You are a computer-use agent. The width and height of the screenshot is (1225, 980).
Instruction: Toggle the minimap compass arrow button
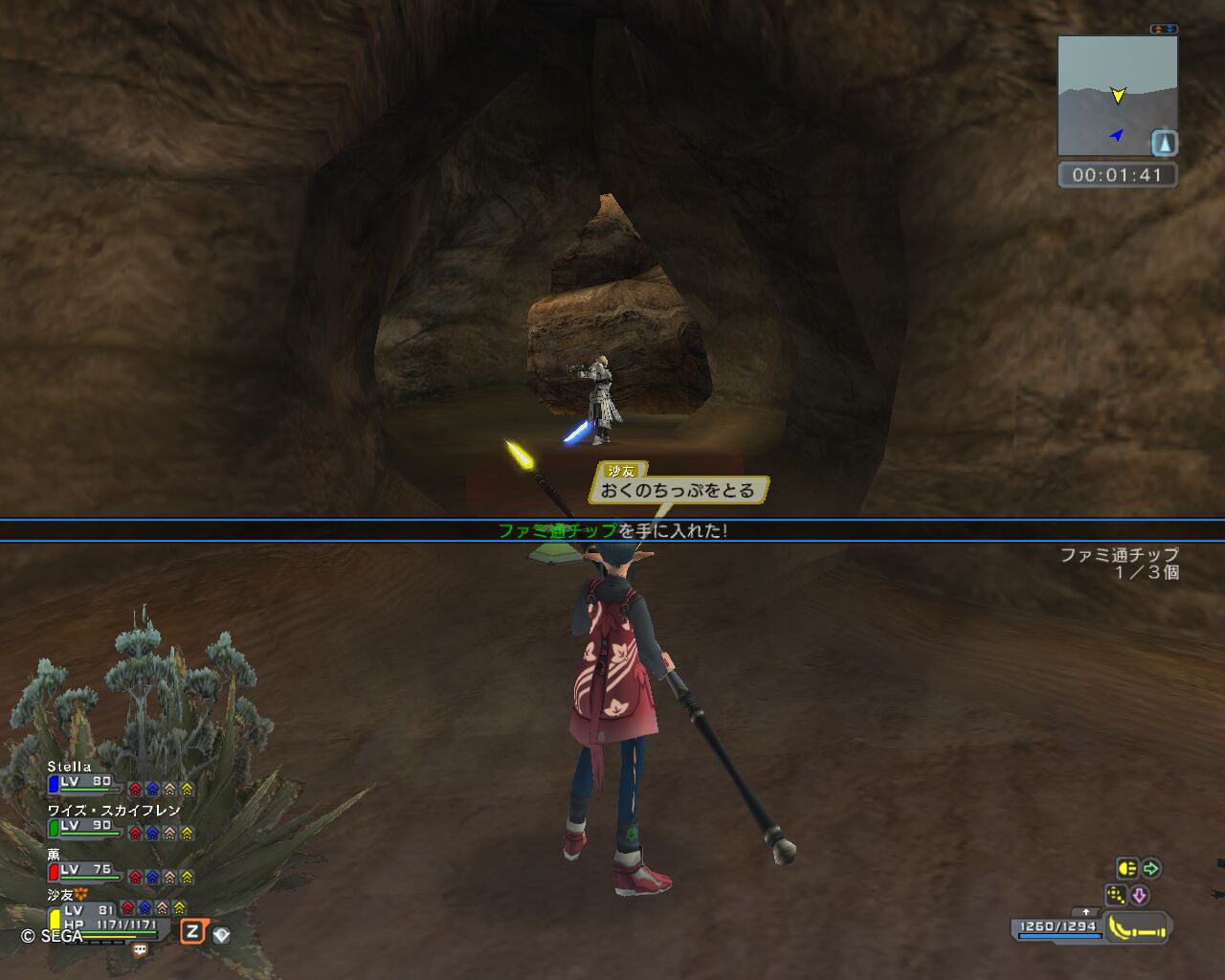click(x=1164, y=144)
